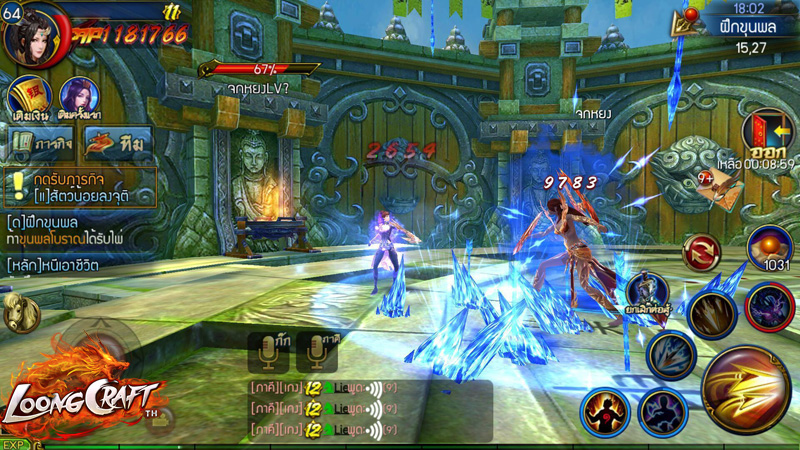This screenshot has width=800, height=450.
Task: Switch to the team (ทีม) tab
Action: (117, 142)
